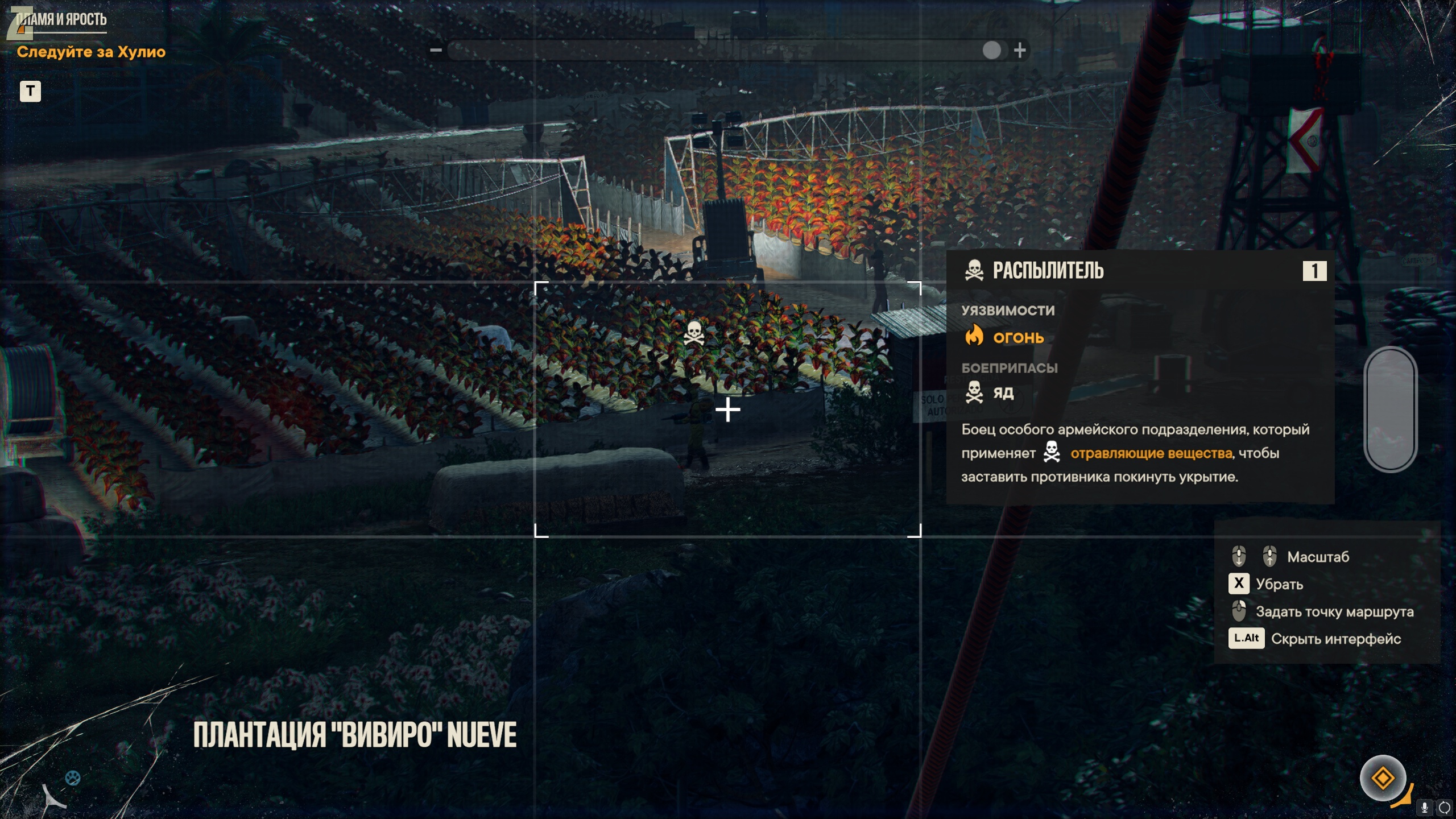
Task: Select the skull marker on the tagged enemy
Action: 694,333
